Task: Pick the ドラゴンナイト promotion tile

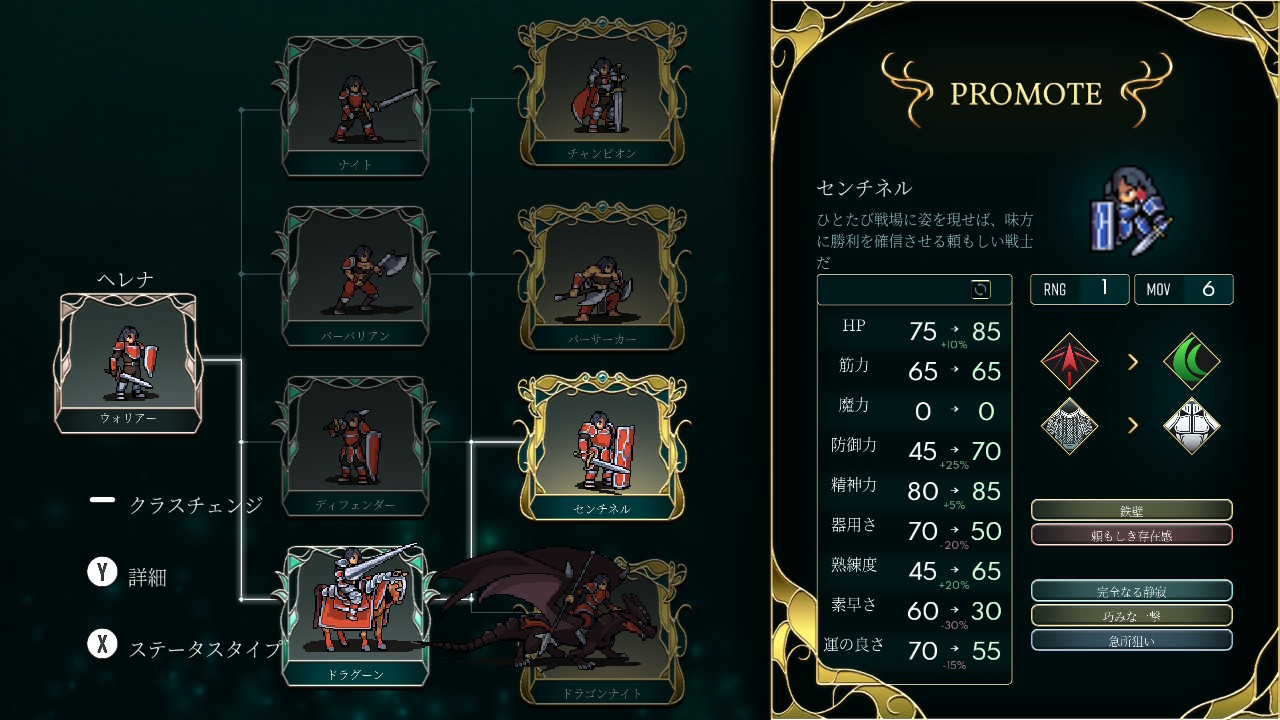Action: click(x=601, y=632)
